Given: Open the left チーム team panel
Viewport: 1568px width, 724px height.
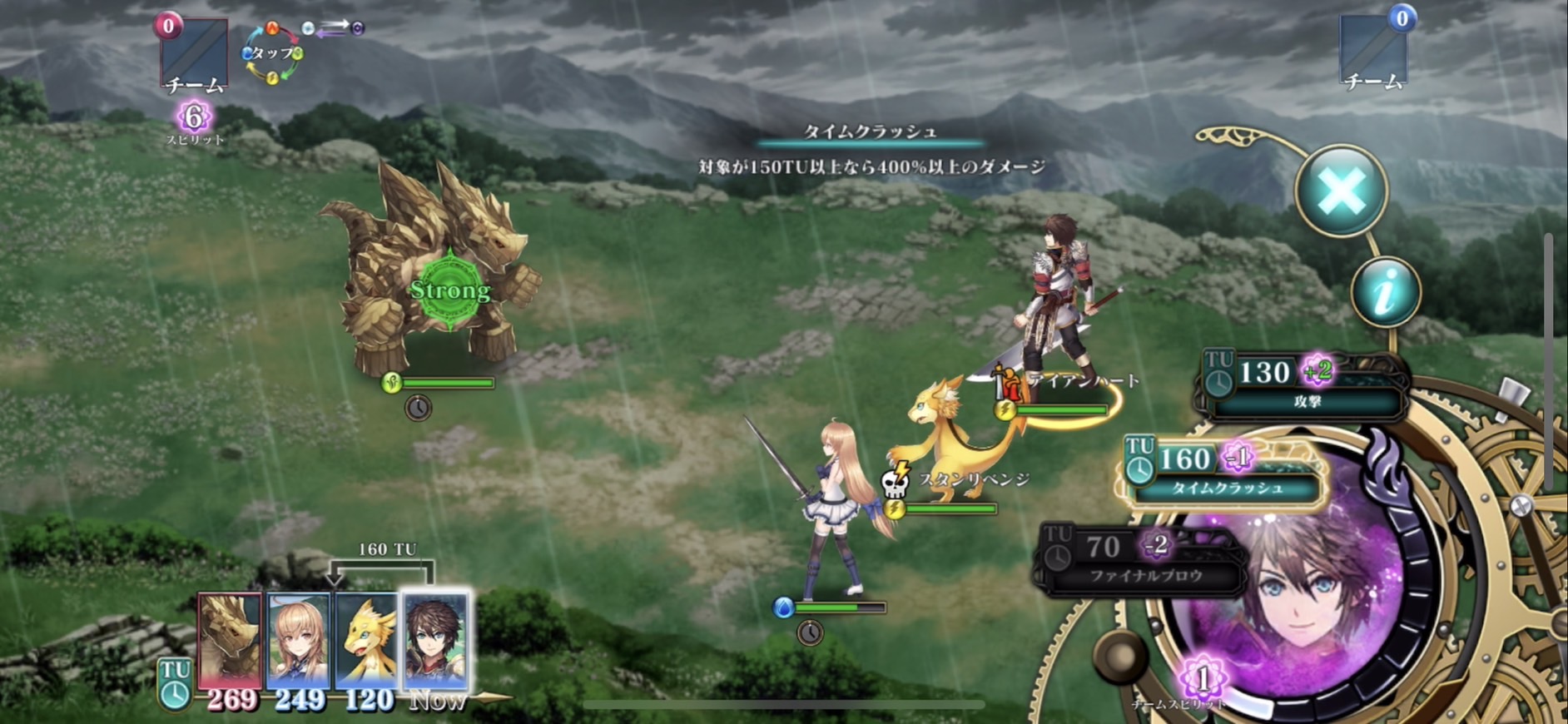Looking at the screenshot, I should pos(194,54).
